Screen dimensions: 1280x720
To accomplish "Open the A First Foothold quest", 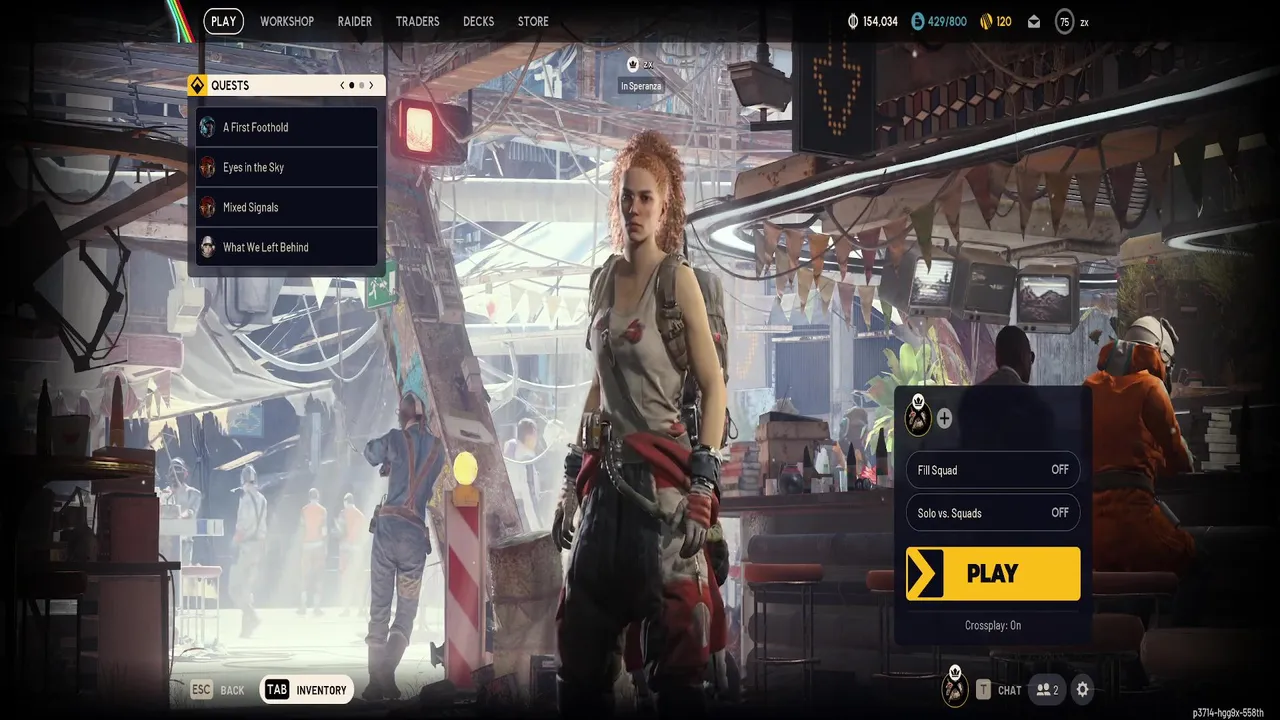I will [287, 127].
